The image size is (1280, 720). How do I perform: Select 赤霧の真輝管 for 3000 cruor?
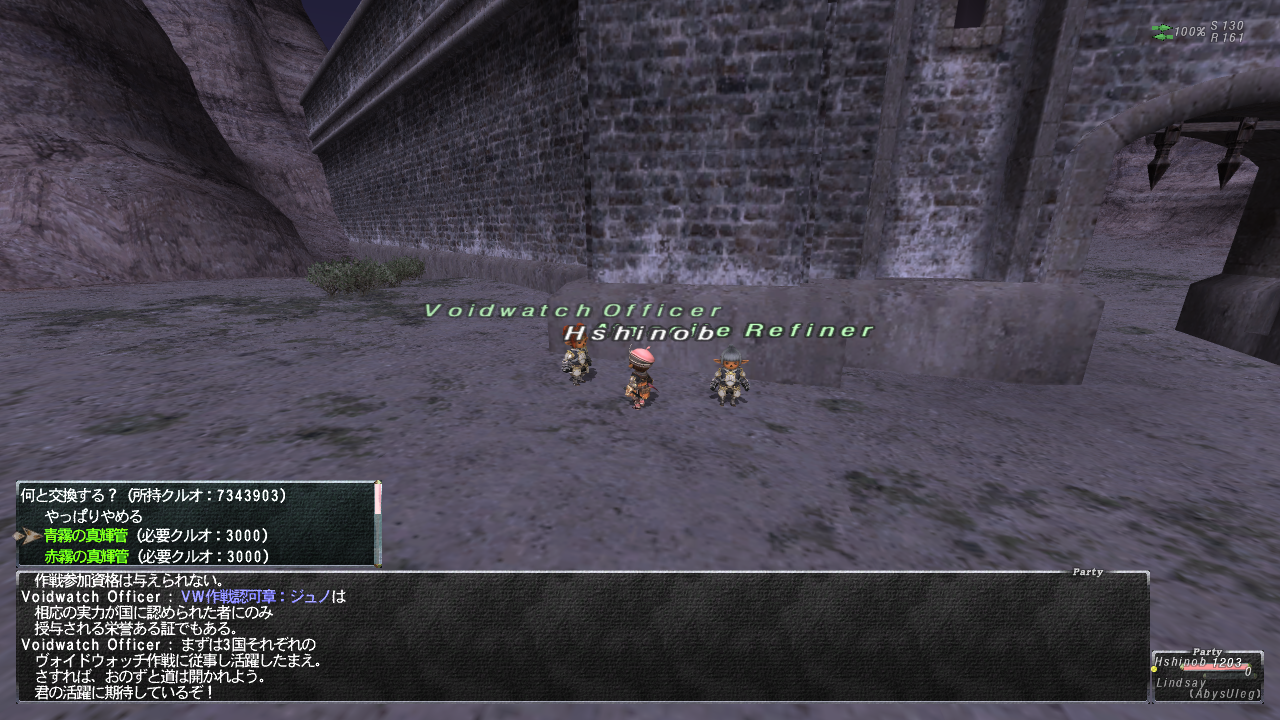(x=156, y=556)
